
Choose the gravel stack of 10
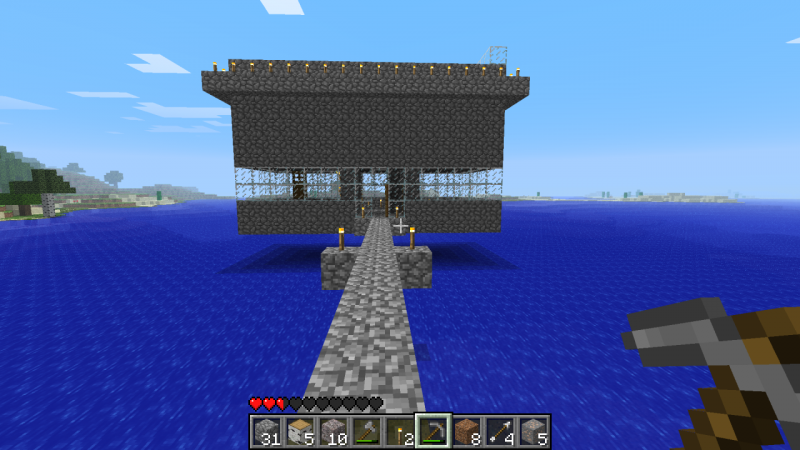point(332,431)
